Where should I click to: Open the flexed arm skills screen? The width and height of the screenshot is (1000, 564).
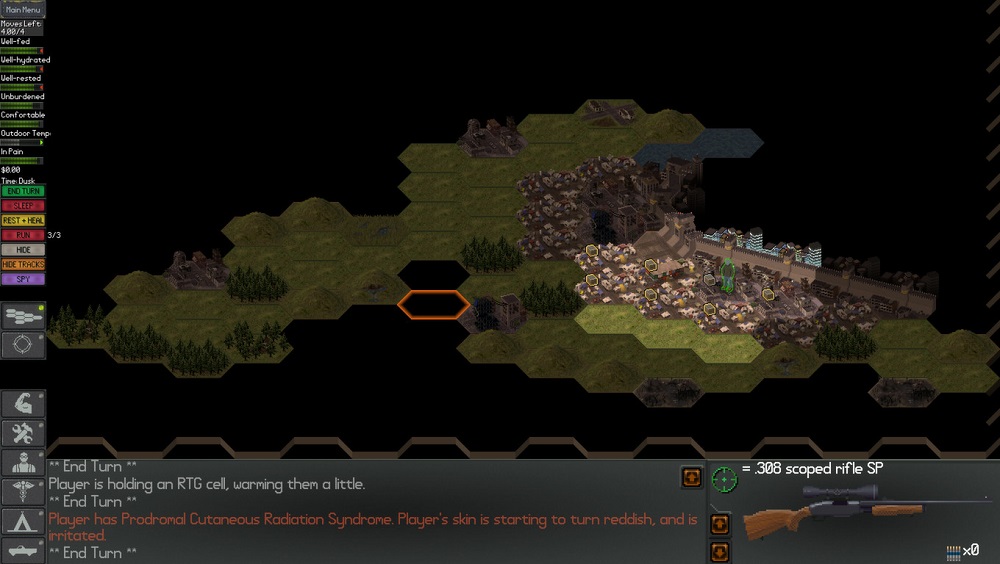(x=22, y=403)
